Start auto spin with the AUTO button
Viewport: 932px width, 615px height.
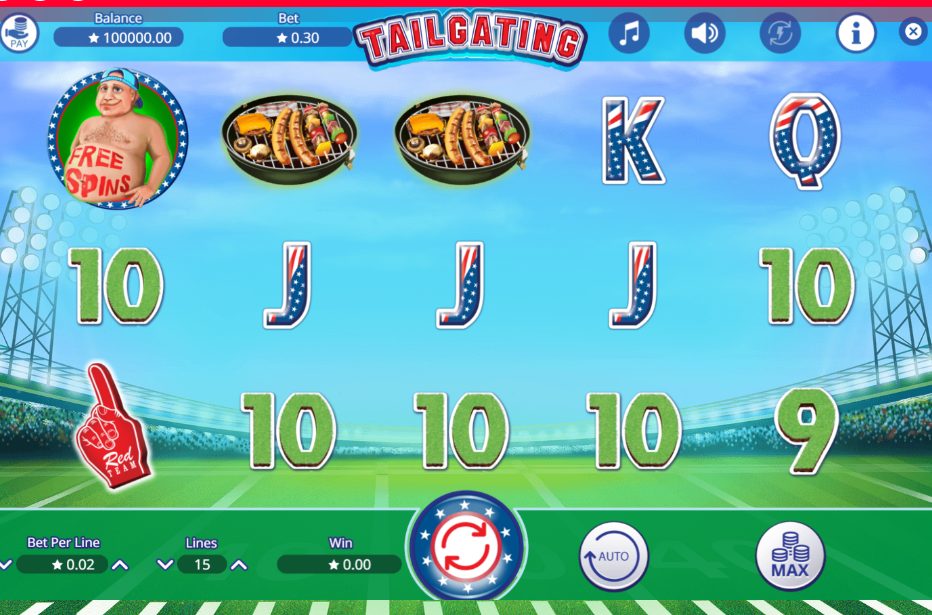pos(614,556)
